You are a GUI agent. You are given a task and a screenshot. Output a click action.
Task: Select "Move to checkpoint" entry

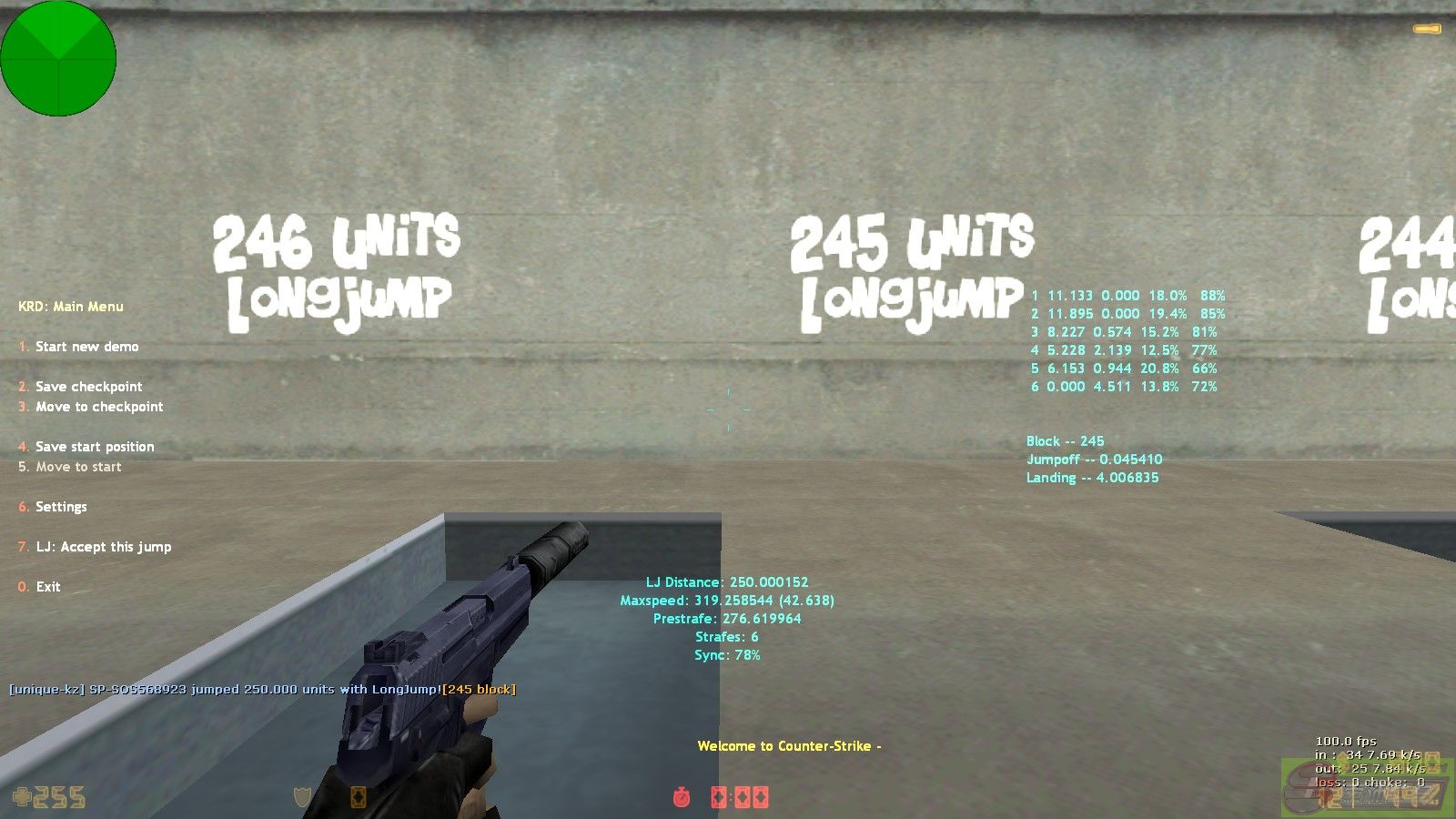[x=99, y=407]
